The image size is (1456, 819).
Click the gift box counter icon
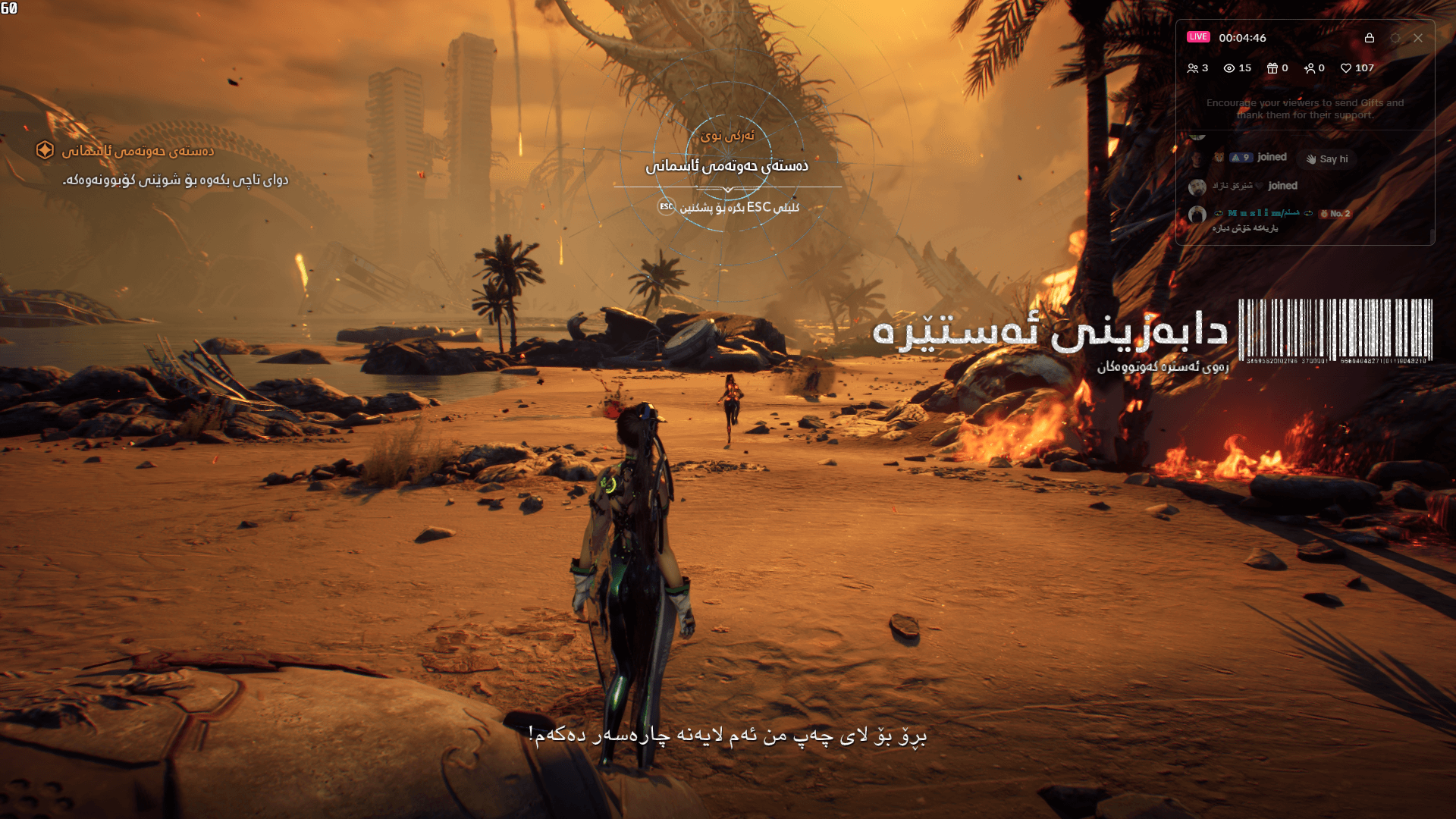tap(1272, 68)
